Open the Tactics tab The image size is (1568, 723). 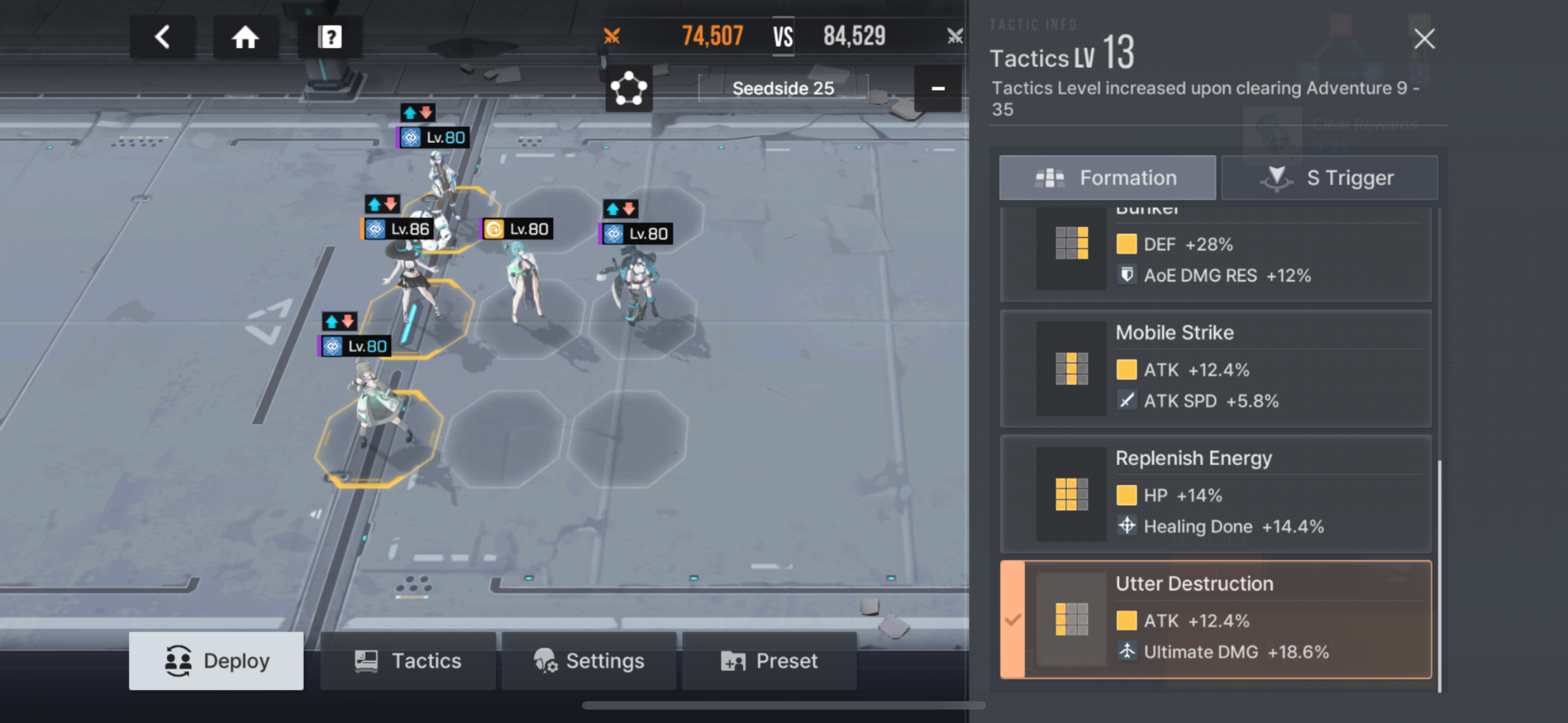(408, 660)
